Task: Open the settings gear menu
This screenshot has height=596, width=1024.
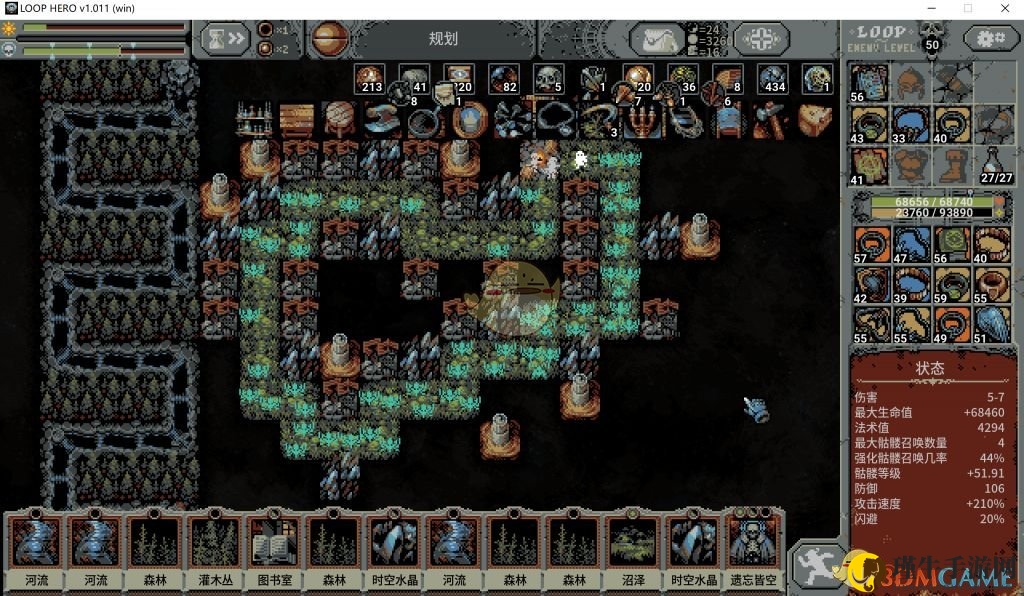Action: click(991, 39)
